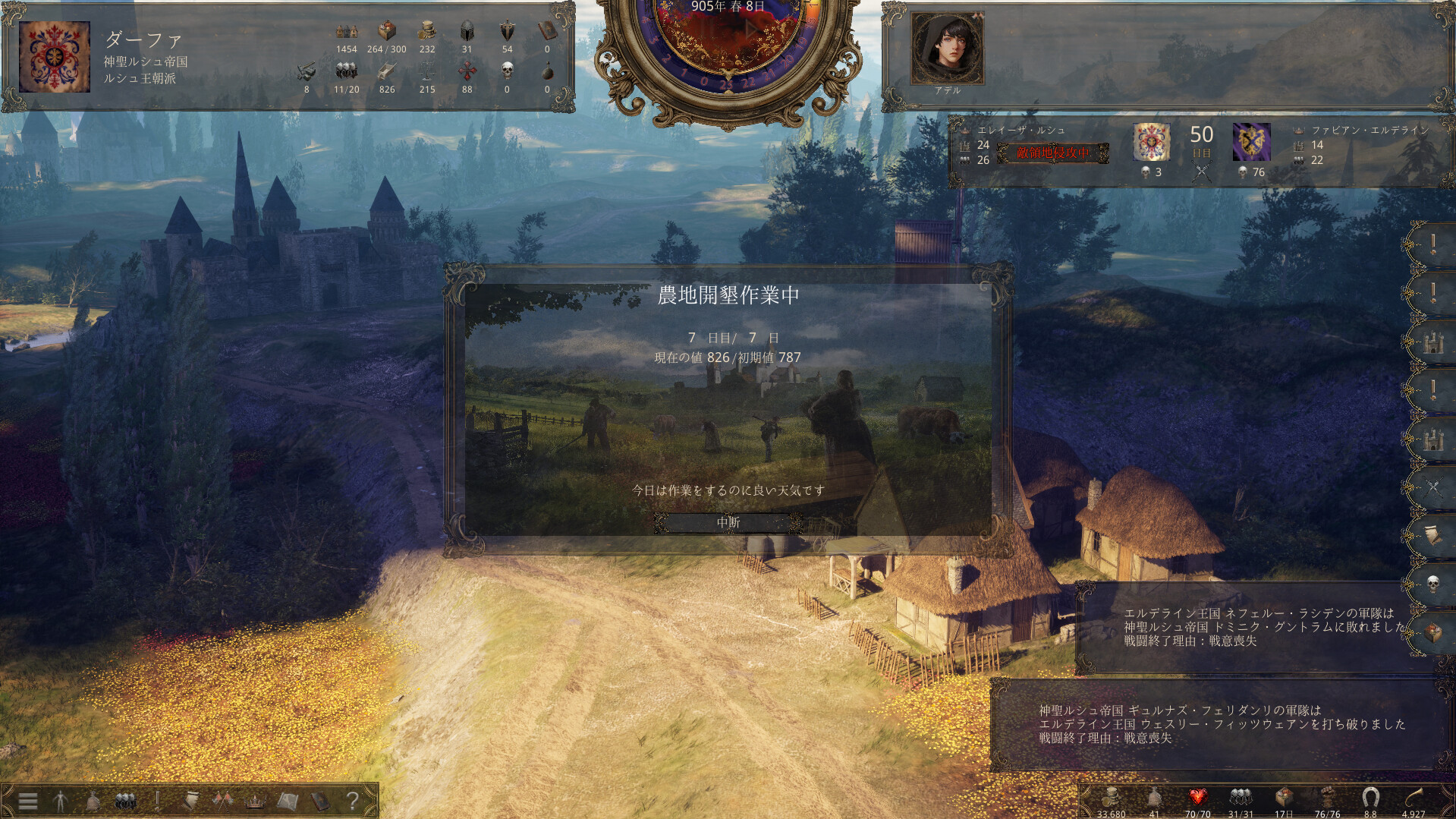1456x819 pixels.
Task: Open the crown kingdom panel icon
Action: tap(254, 802)
